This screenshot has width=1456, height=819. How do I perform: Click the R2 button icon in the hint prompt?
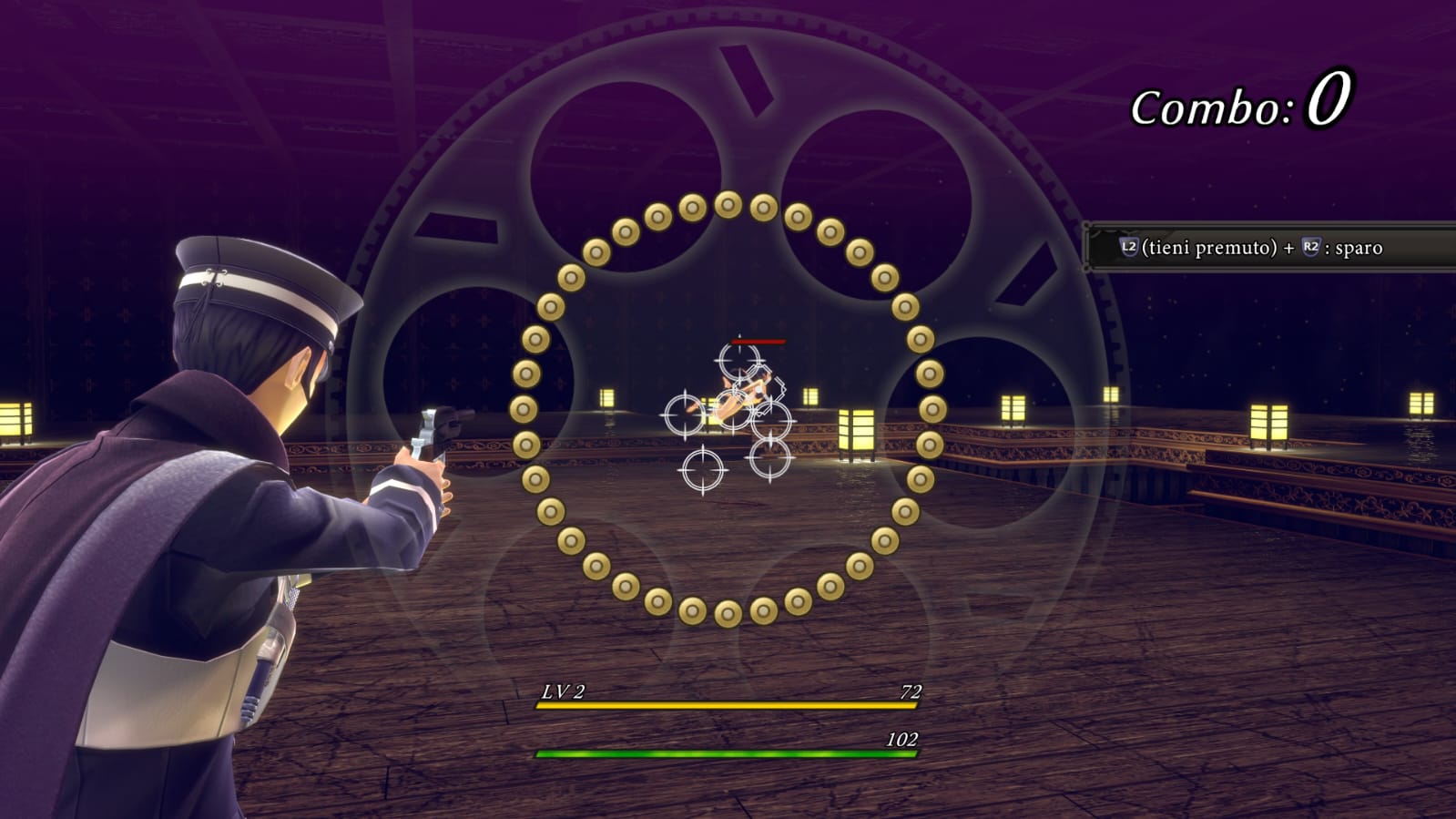pos(1310,245)
